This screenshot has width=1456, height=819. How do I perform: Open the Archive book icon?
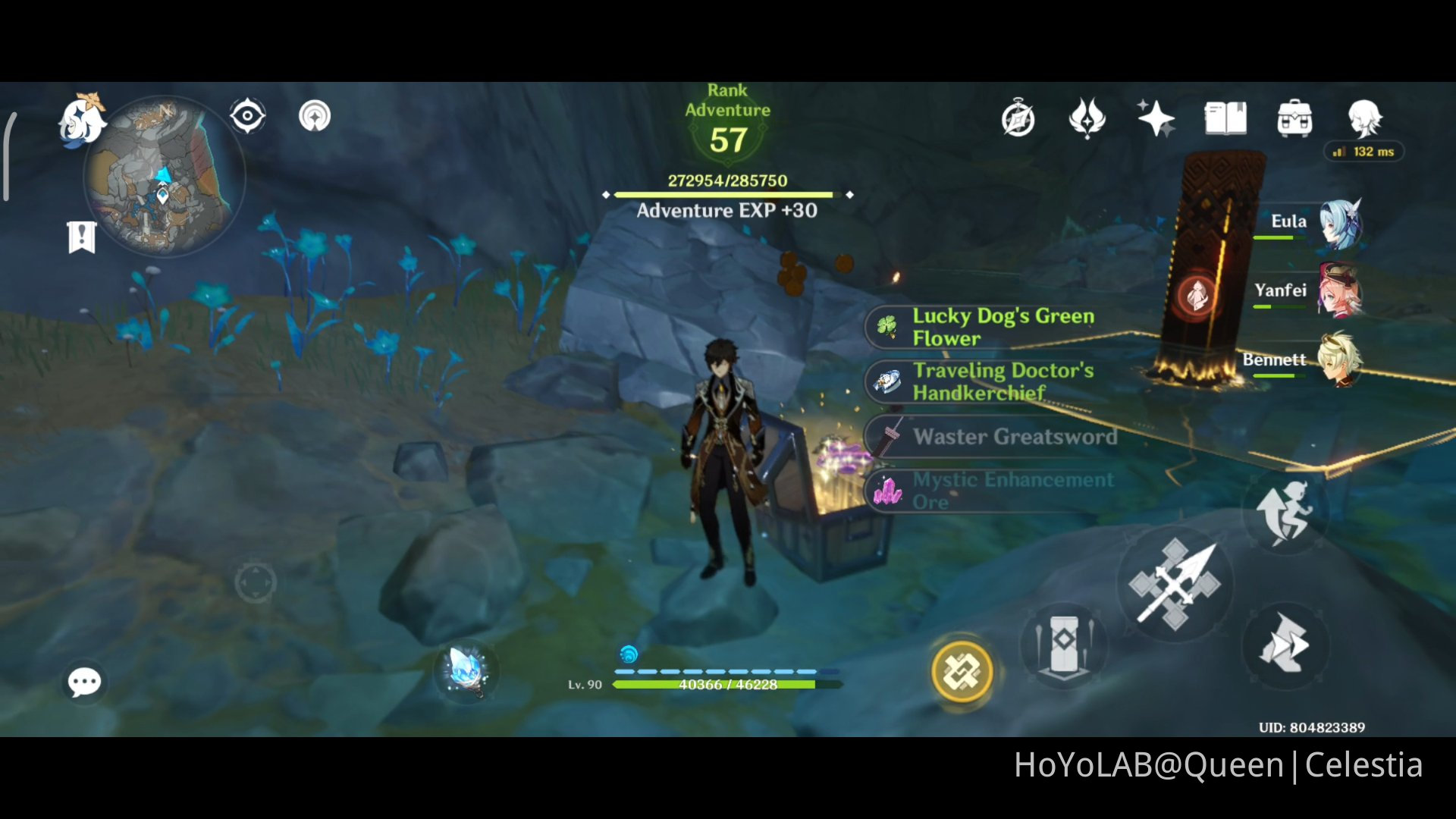tap(1225, 119)
